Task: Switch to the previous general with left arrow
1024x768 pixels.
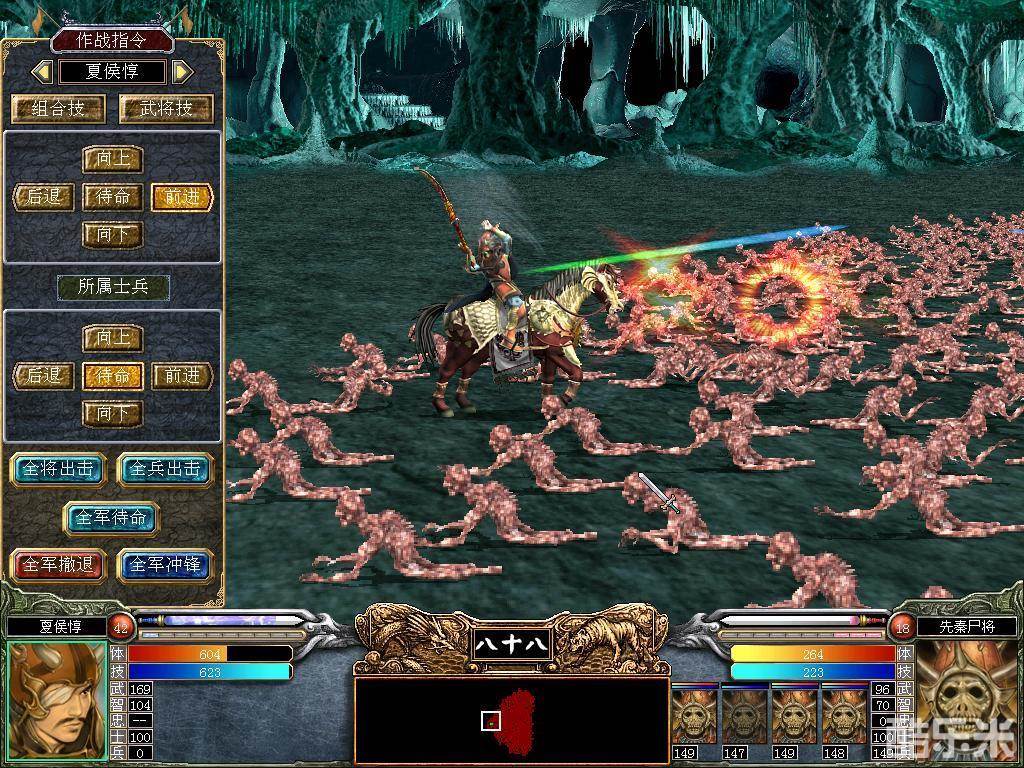Action: [x=42, y=72]
